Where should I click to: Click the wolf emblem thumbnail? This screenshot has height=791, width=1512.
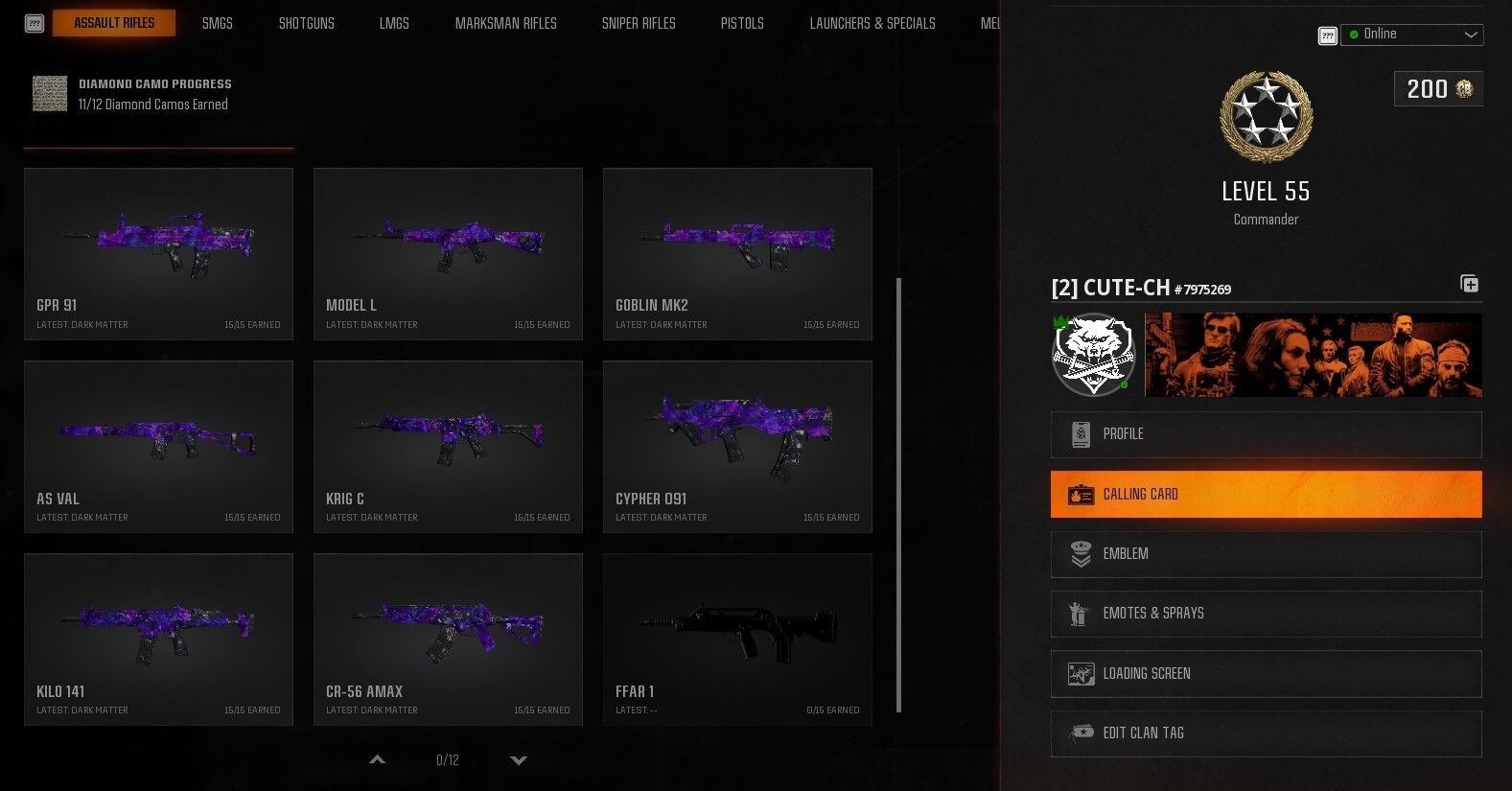(1092, 353)
